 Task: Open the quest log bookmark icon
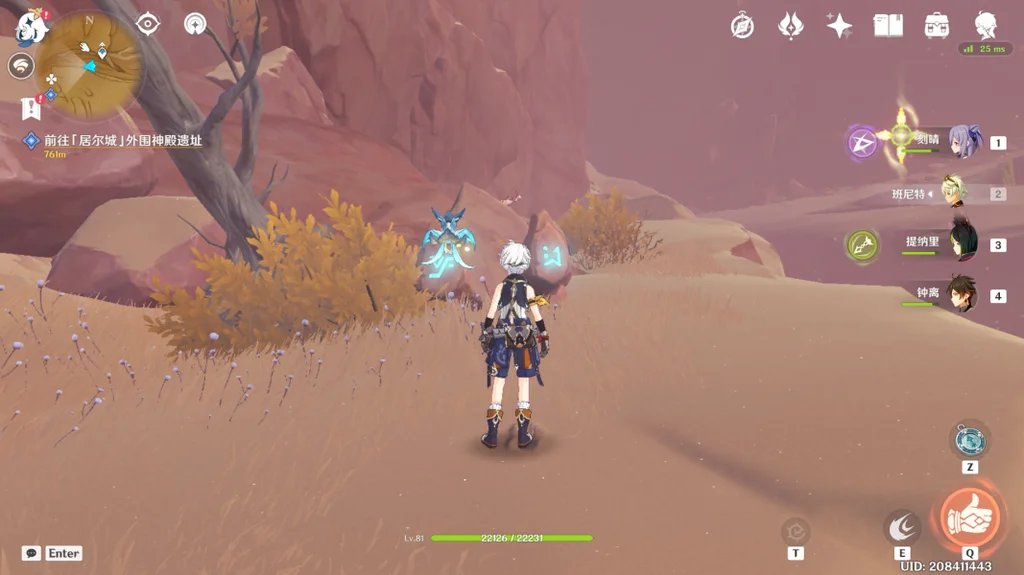click(30, 107)
